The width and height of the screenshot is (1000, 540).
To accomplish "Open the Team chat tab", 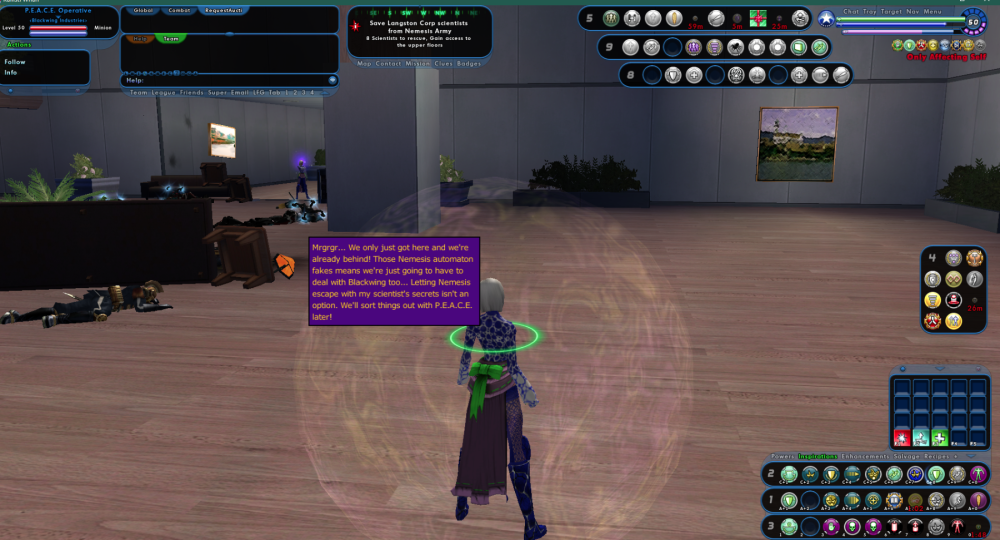I will tap(172, 39).
